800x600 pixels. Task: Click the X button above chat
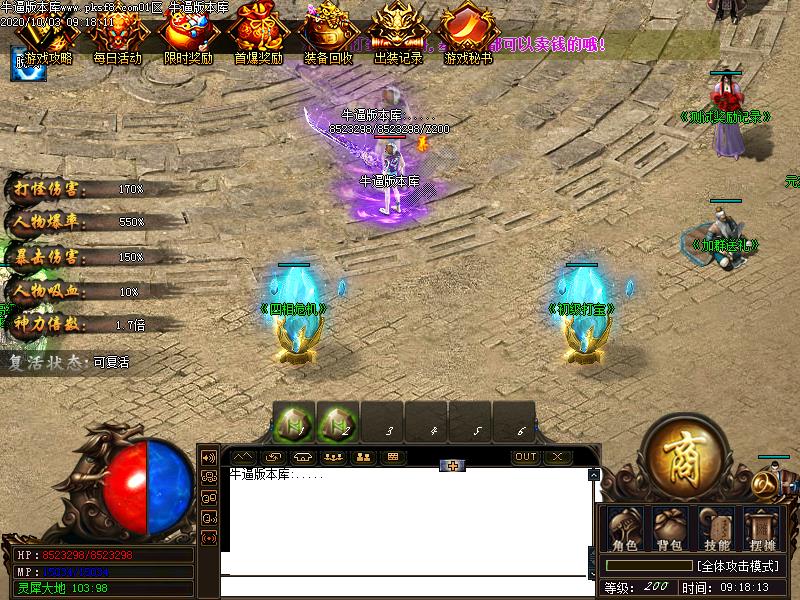pyautogui.click(x=556, y=457)
